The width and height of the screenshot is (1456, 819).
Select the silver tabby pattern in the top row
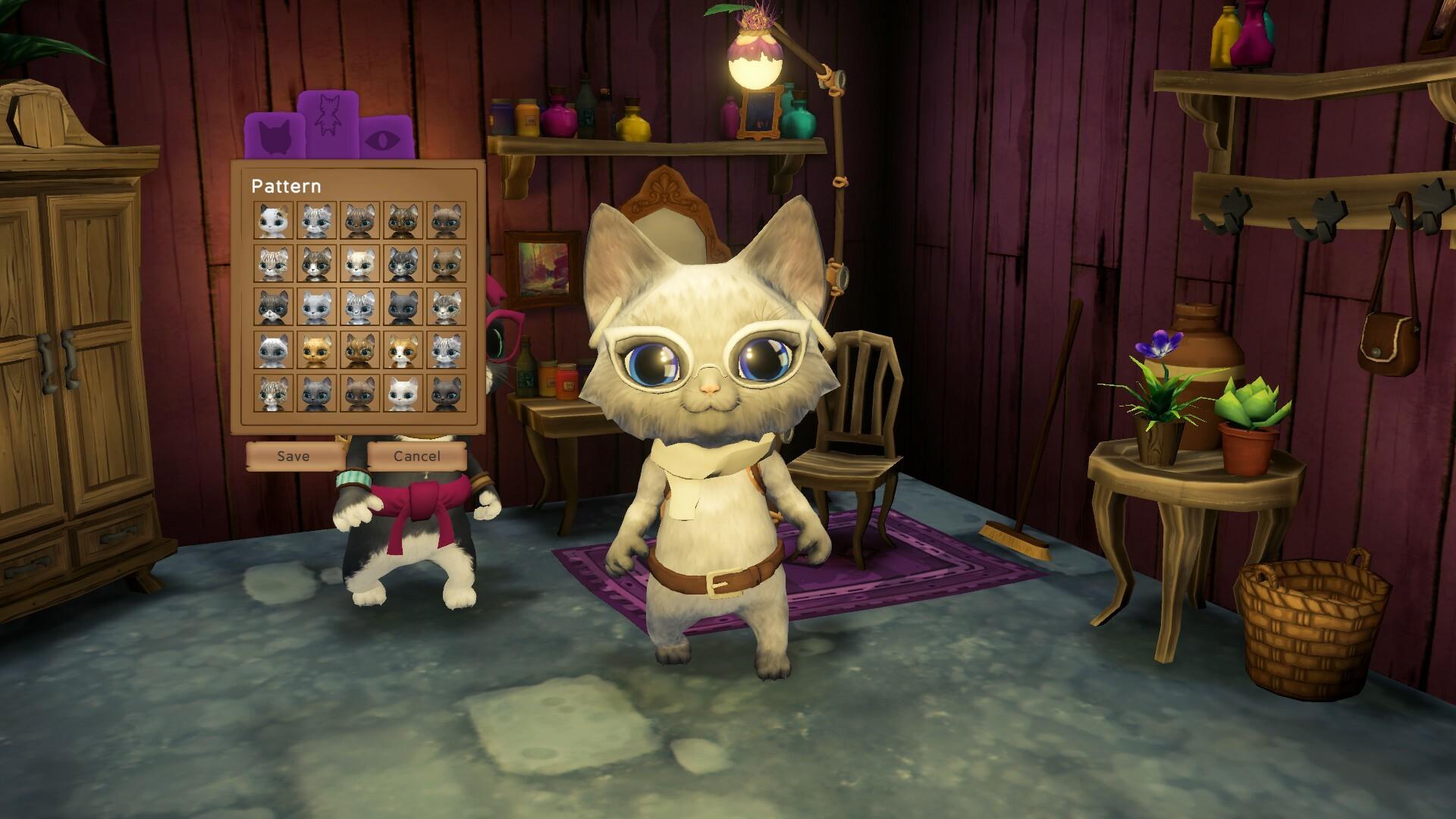point(315,221)
